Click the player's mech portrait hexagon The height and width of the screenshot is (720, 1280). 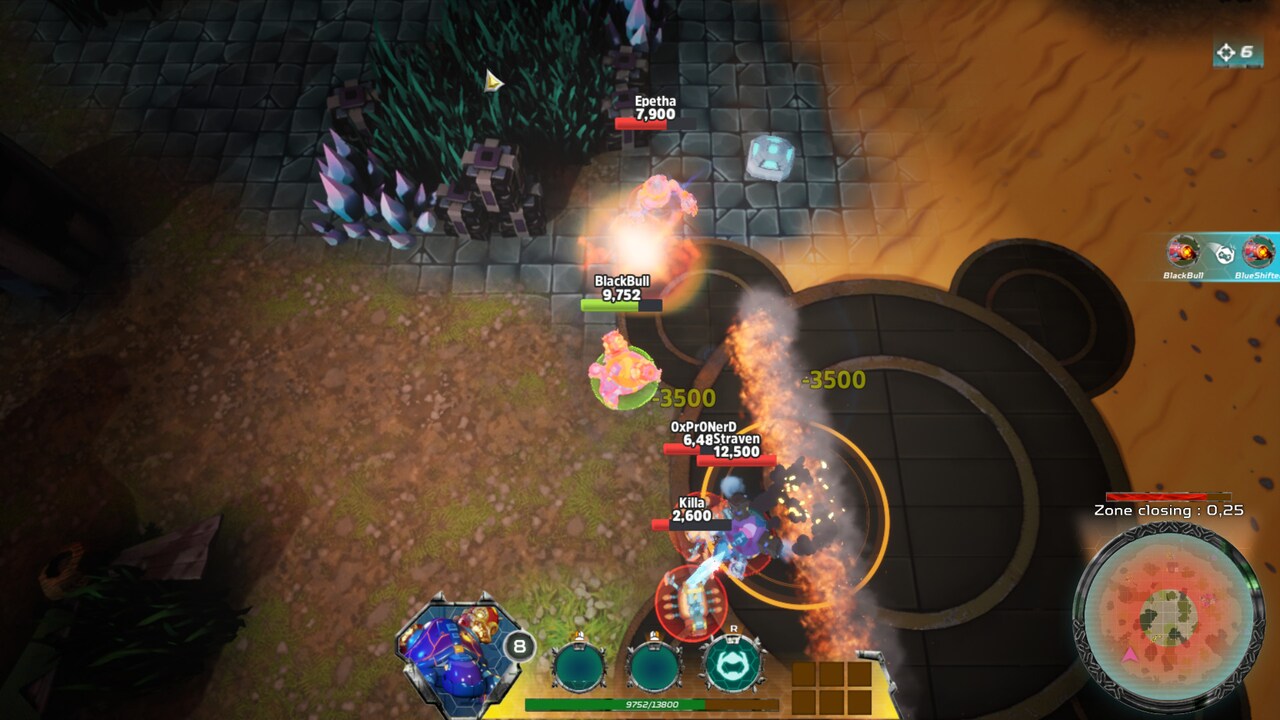(459, 649)
